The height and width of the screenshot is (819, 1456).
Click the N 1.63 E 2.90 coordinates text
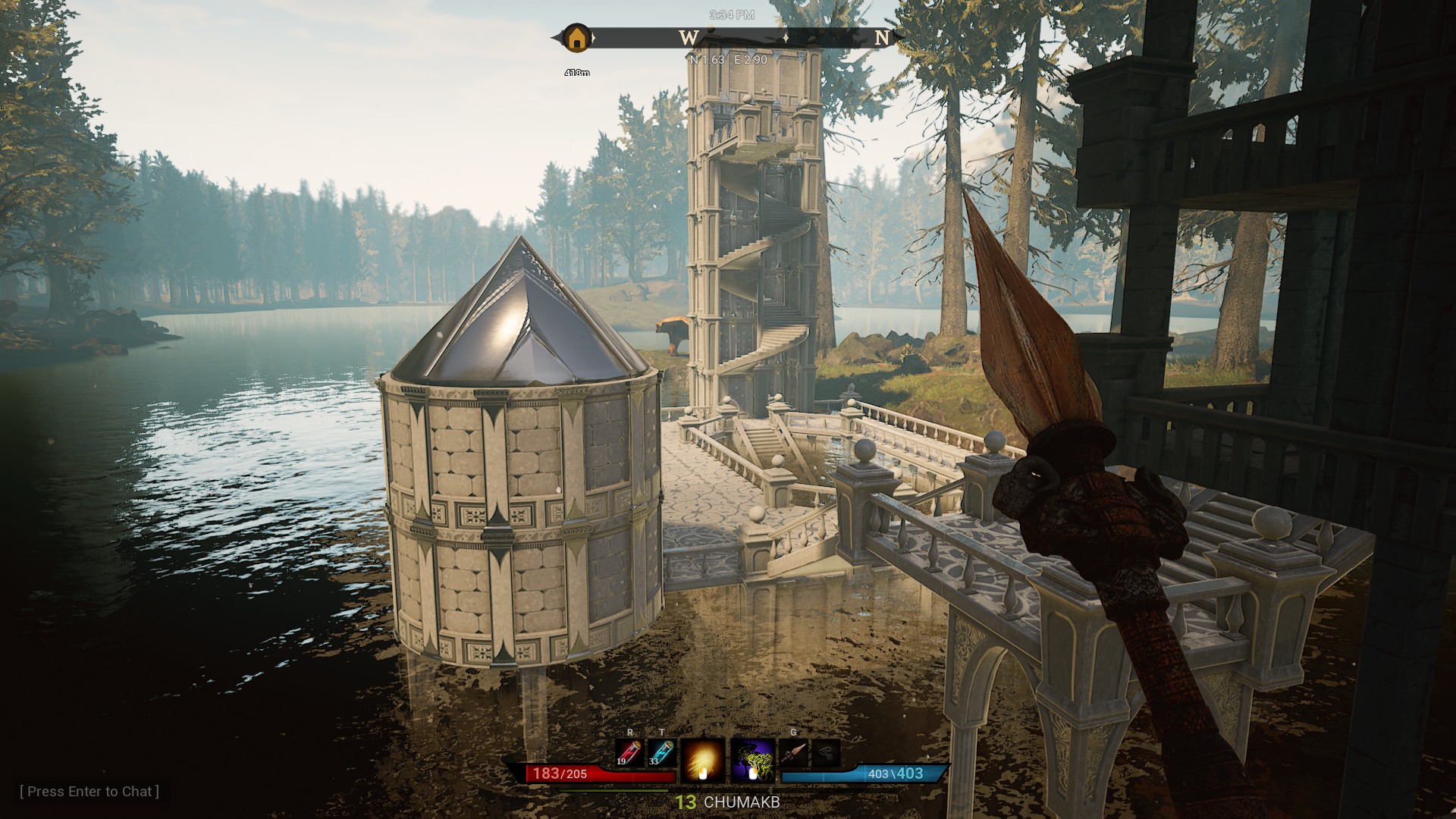coord(728,60)
